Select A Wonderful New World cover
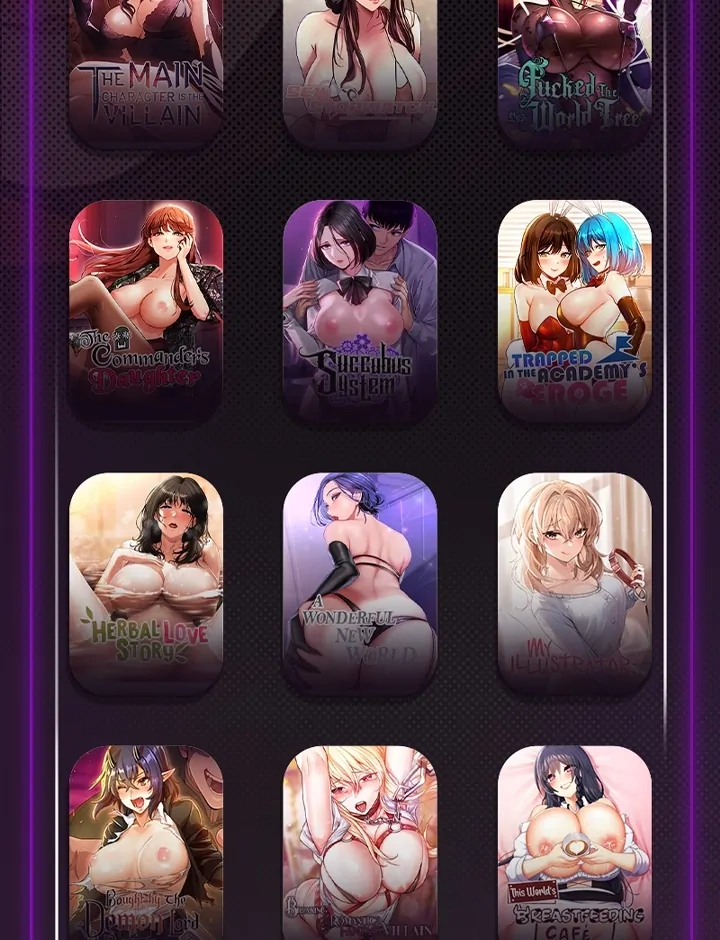720x940 pixels. click(360, 583)
